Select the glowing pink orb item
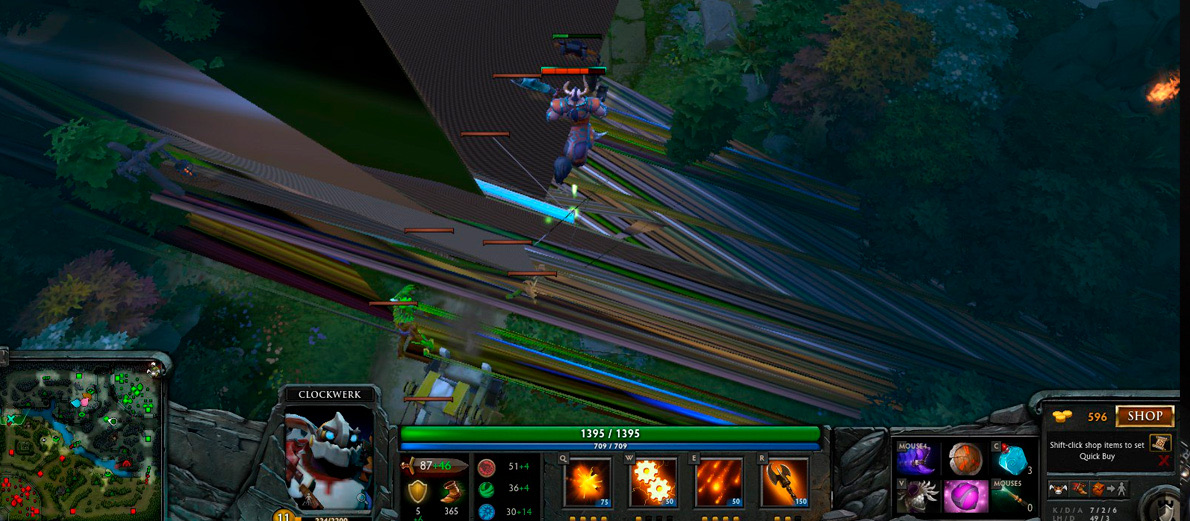The image size is (1190, 521). [x=965, y=497]
